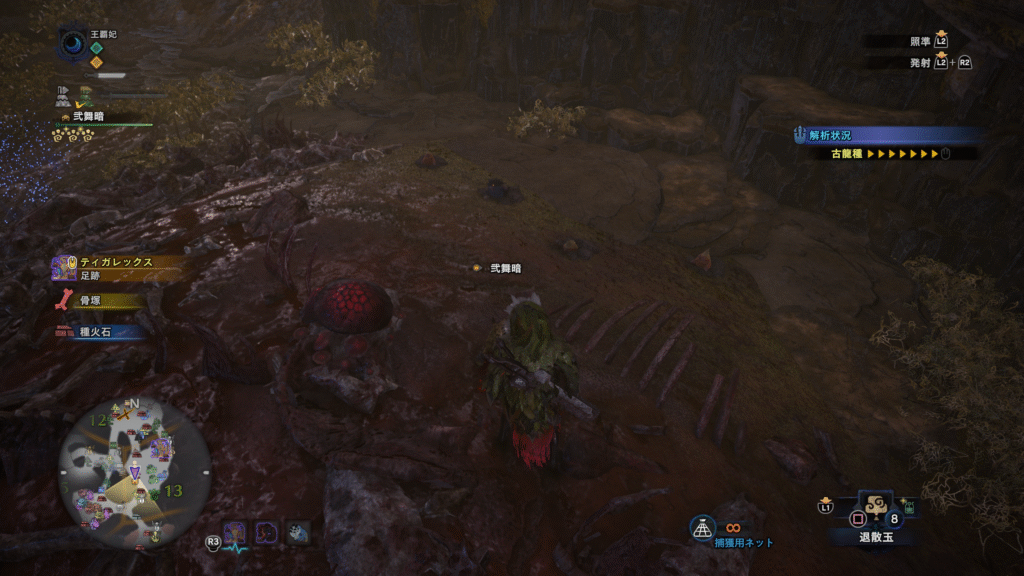Select the 捕獲用ネット capture net icon

point(702,527)
